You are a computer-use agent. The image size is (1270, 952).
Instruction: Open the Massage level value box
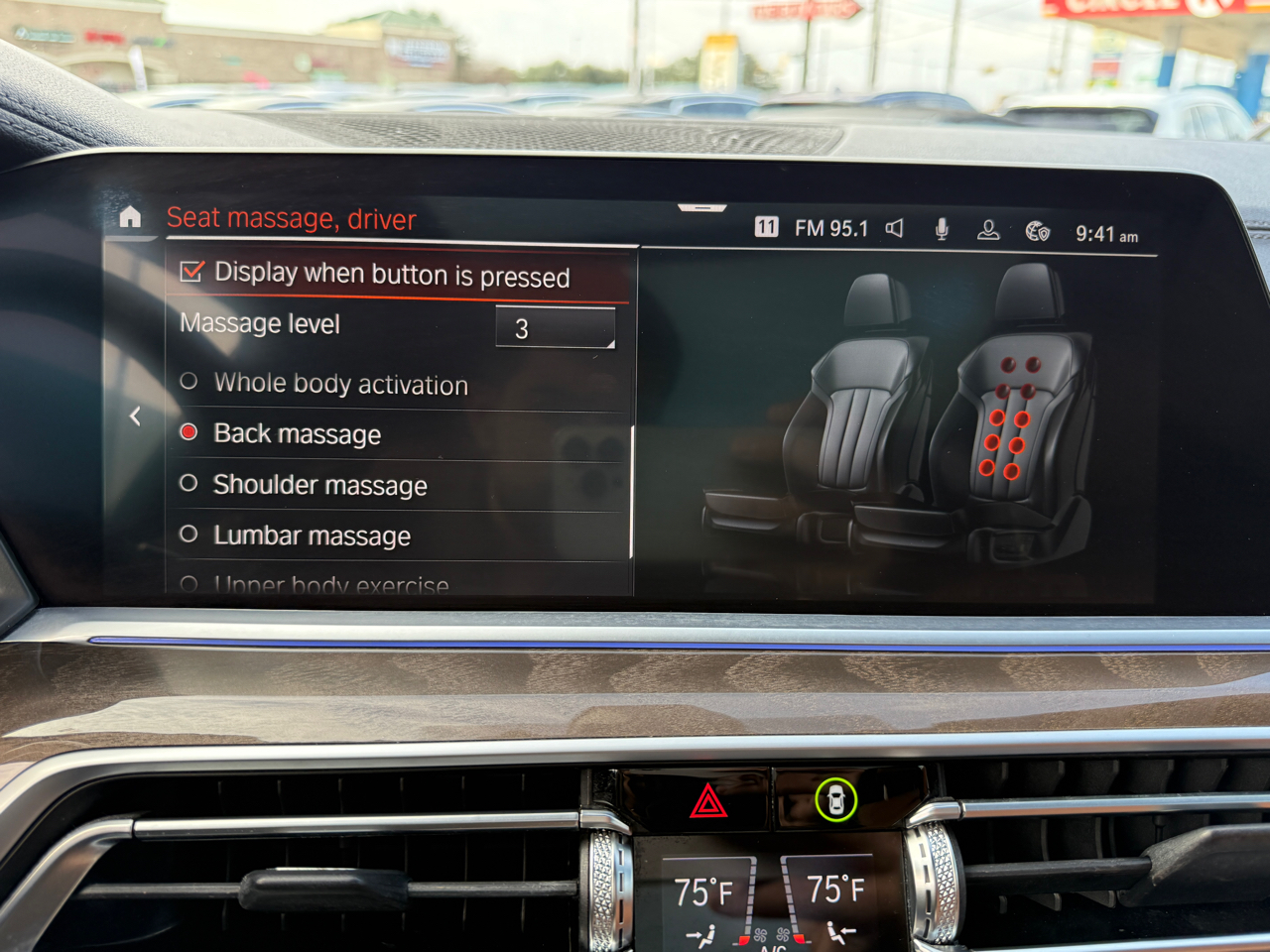click(555, 328)
